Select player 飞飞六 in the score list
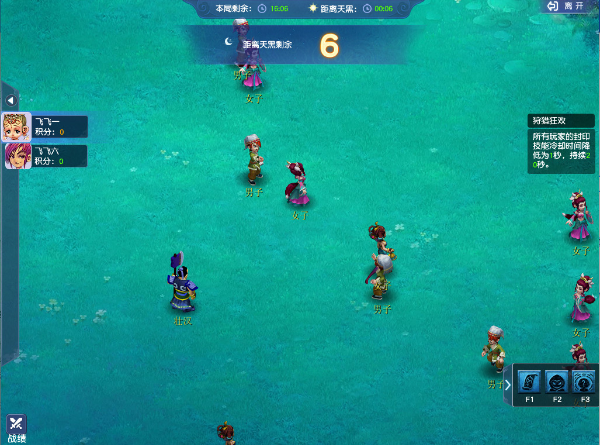The width and height of the screenshot is (600, 445). [x=46, y=156]
